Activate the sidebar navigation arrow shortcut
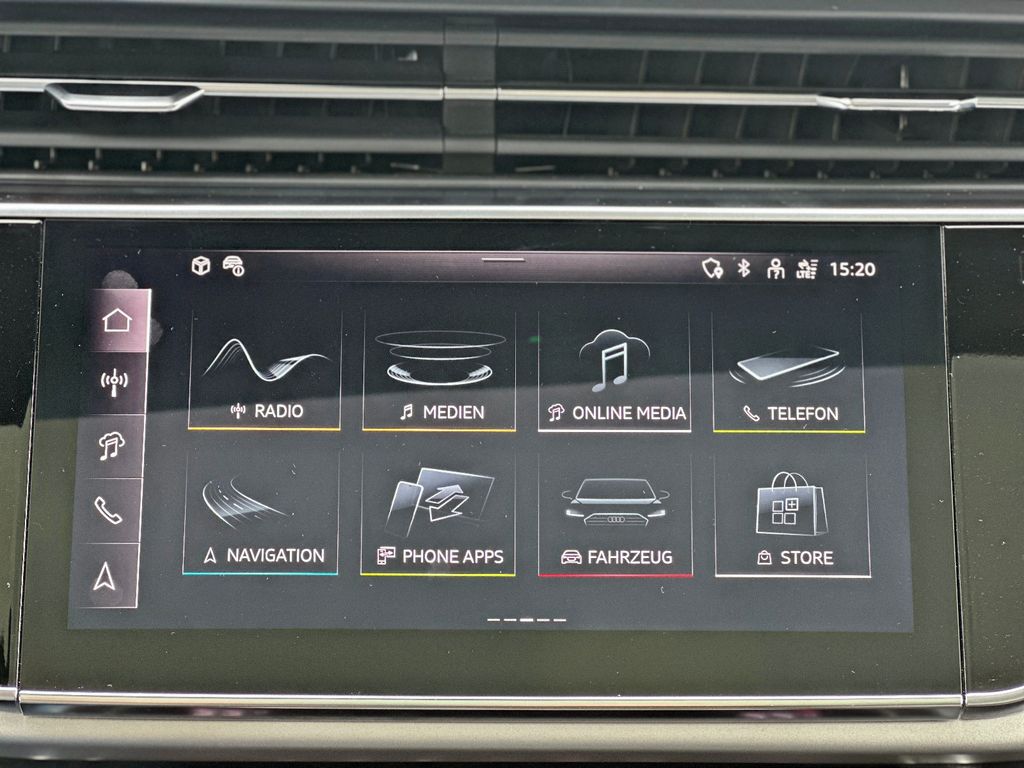Viewport: 1024px width, 768px height. (x=105, y=576)
